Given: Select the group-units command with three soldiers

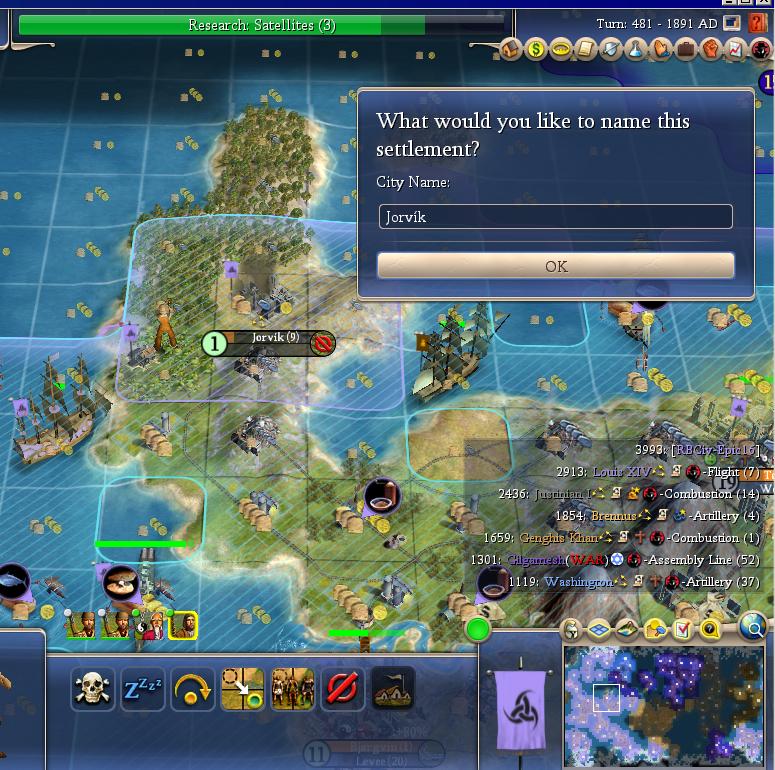Looking at the screenshot, I should click(x=292, y=688).
